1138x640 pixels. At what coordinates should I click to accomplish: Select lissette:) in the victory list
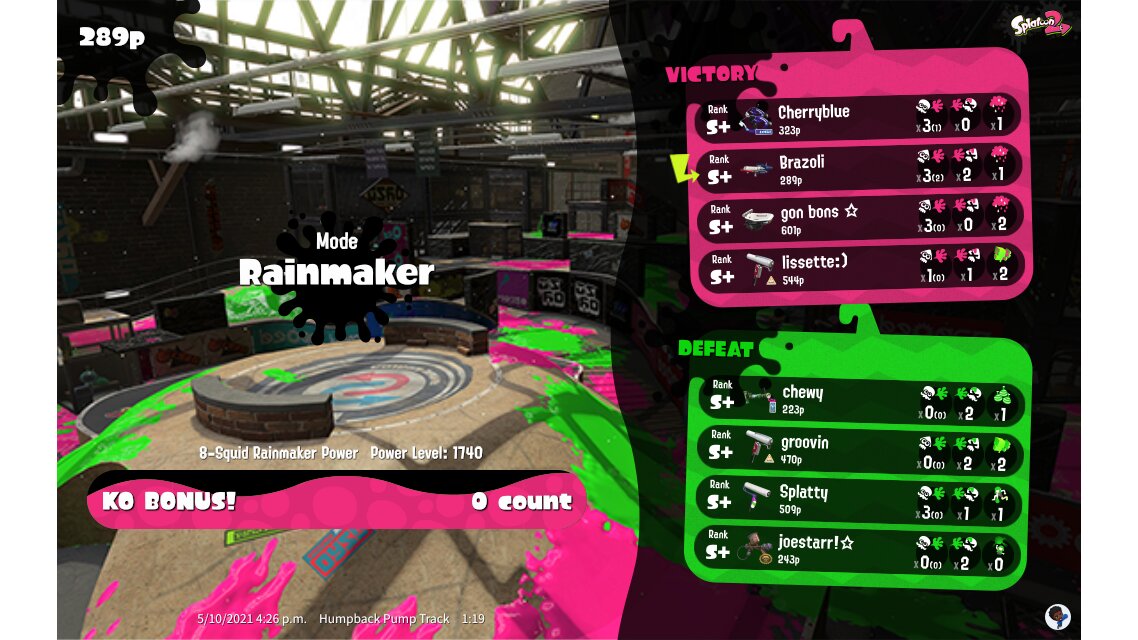[858, 267]
